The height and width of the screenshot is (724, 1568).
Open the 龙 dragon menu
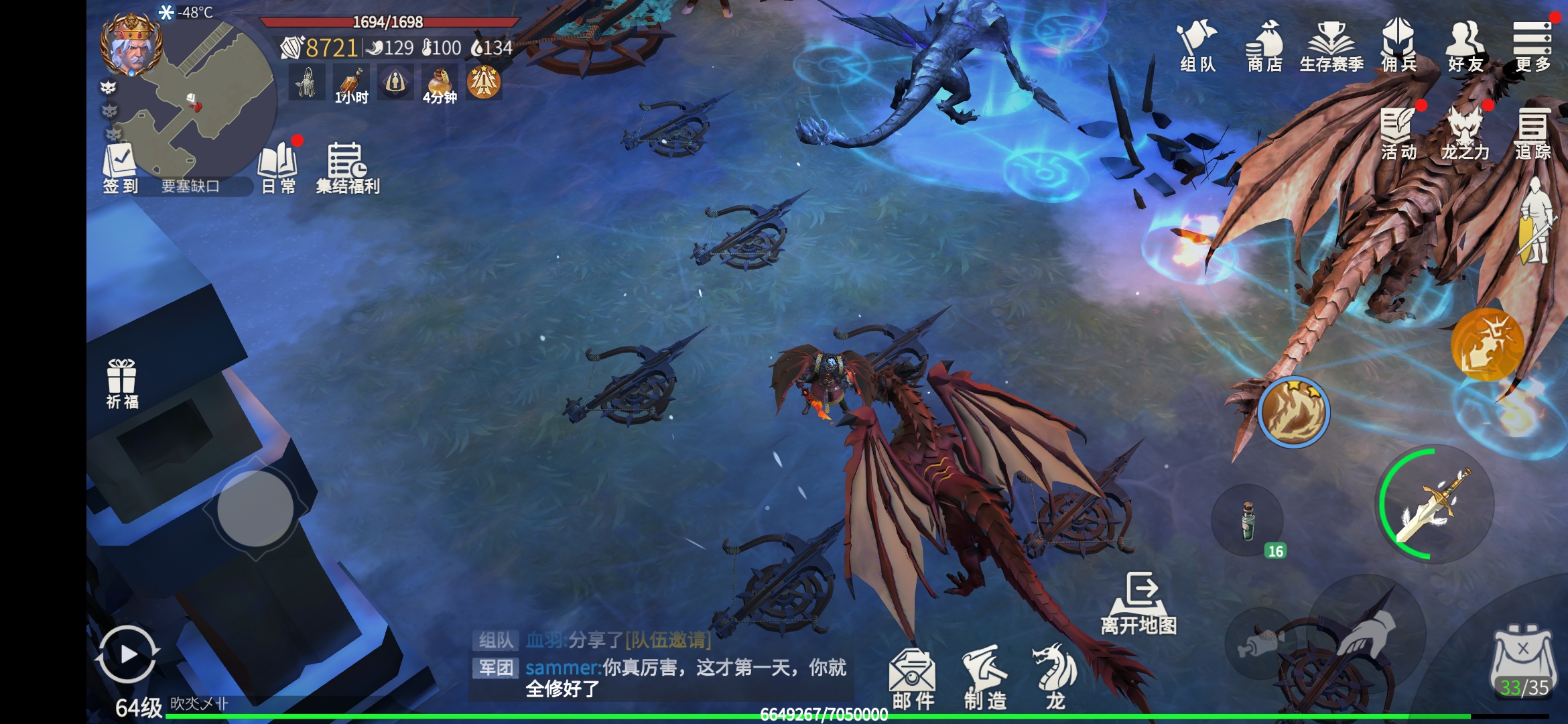(1055, 677)
